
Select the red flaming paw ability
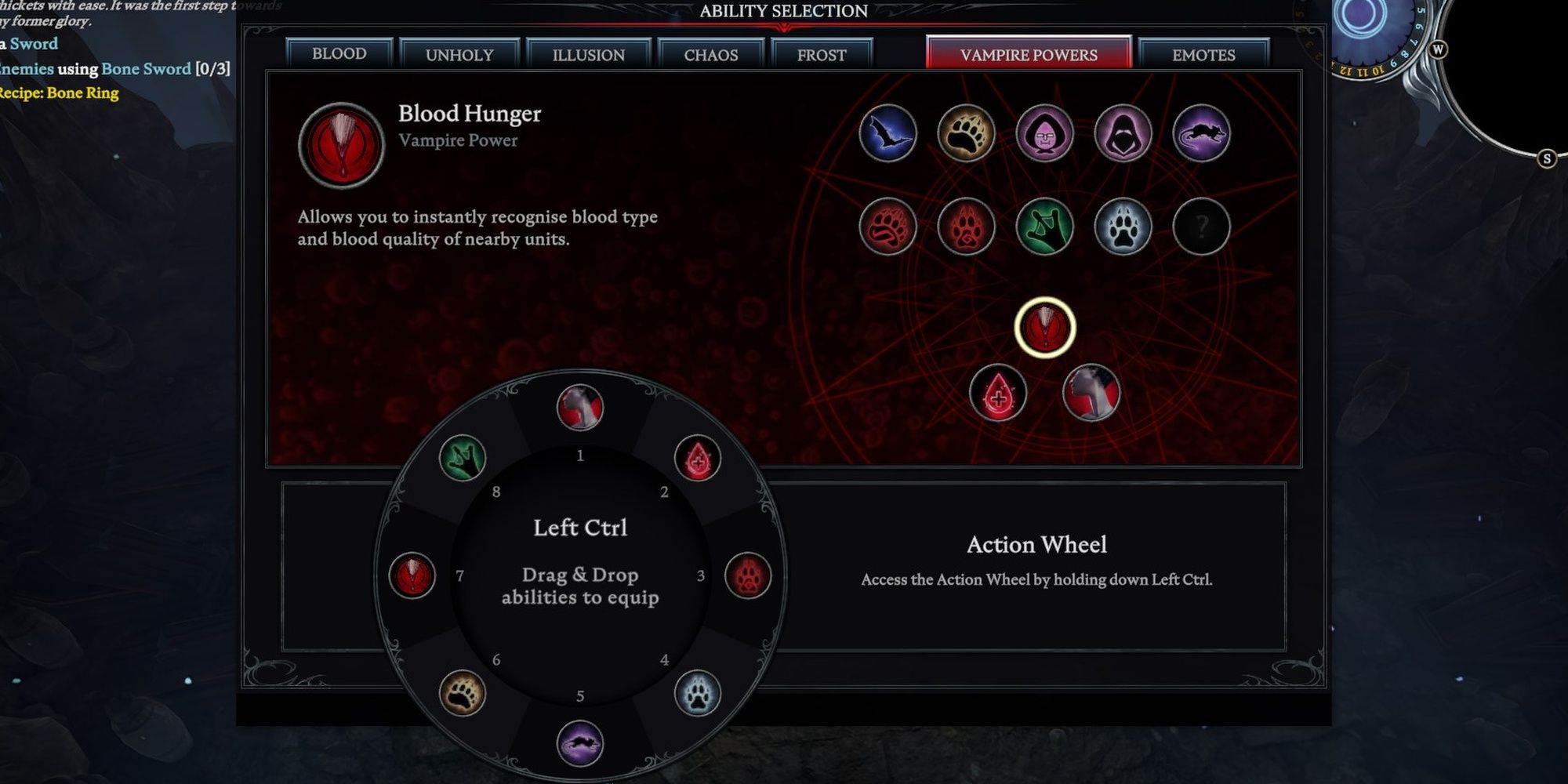point(886,227)
